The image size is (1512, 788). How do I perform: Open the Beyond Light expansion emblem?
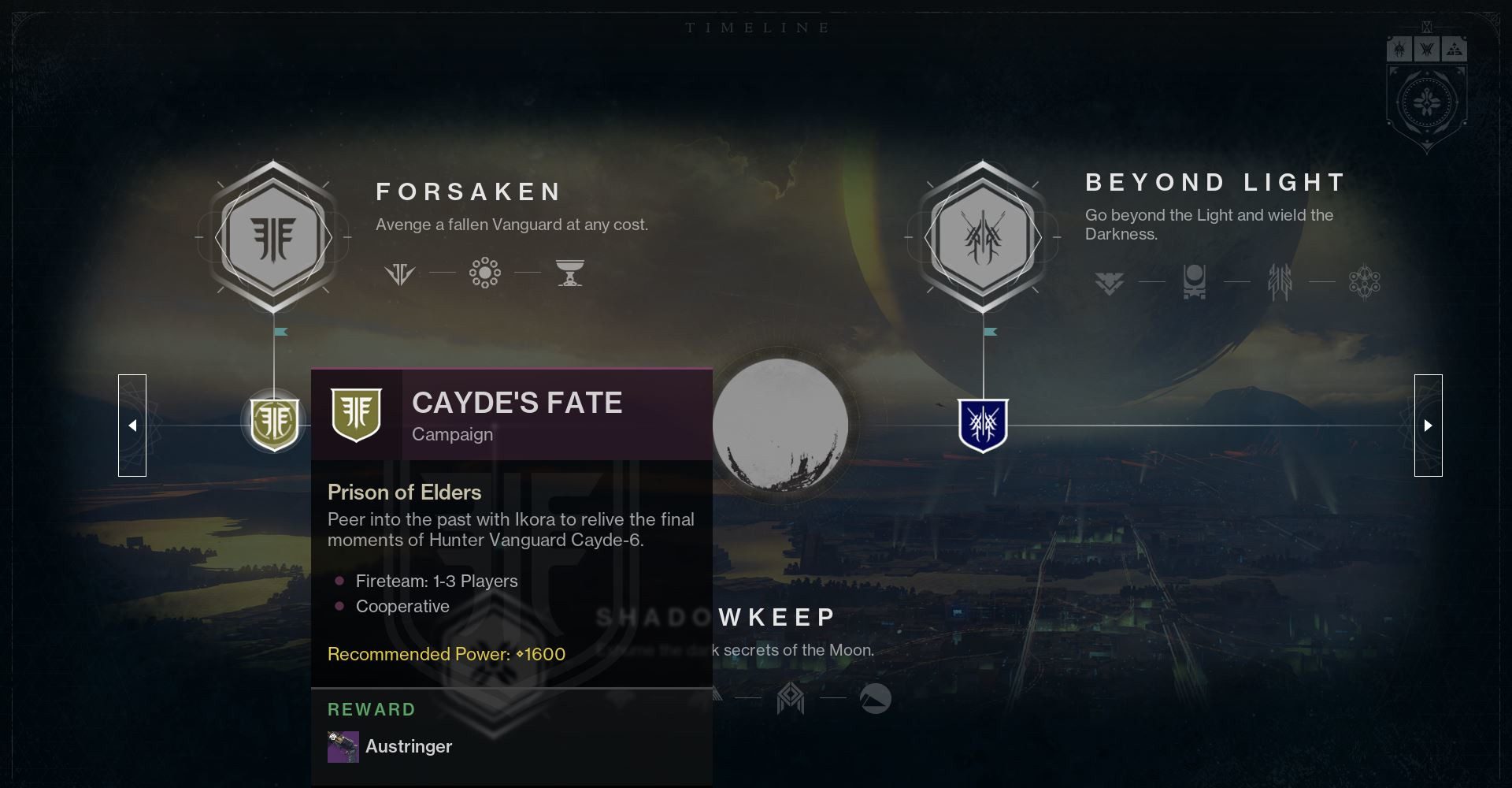(983, 237)
